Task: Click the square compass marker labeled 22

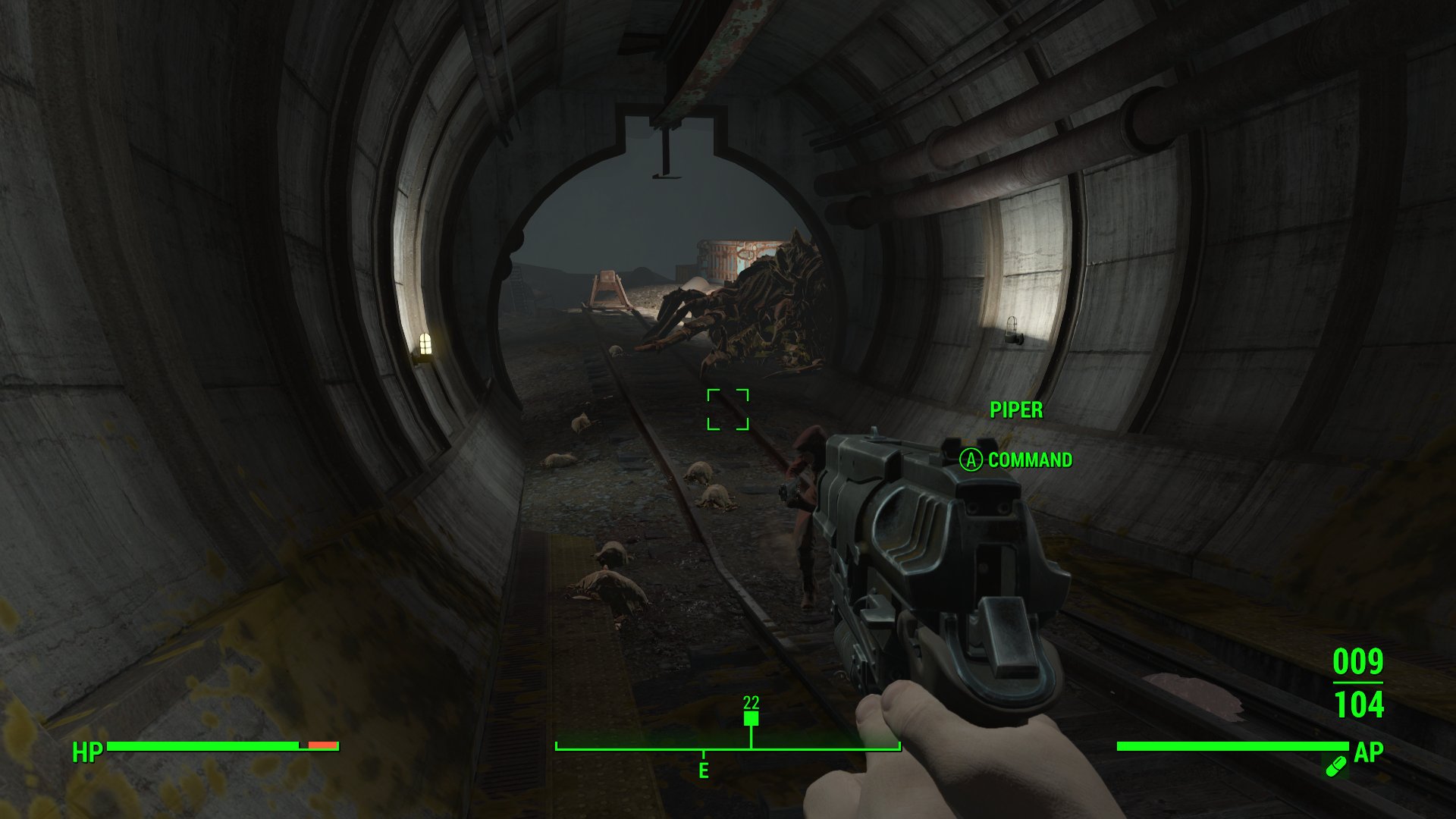Action: 751,717
